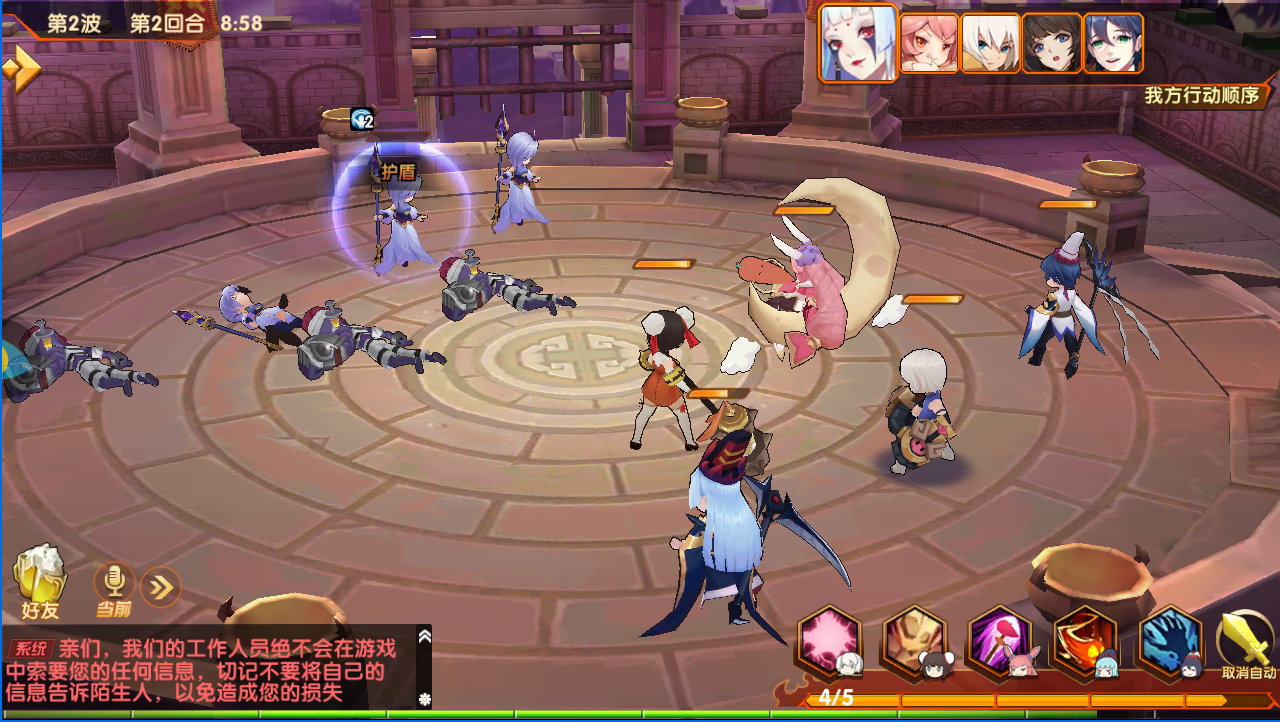Tap the microphone 当前 voice chat button
Screen dimensions: 1280x722
pyautogui.click(x=114, y=587)
